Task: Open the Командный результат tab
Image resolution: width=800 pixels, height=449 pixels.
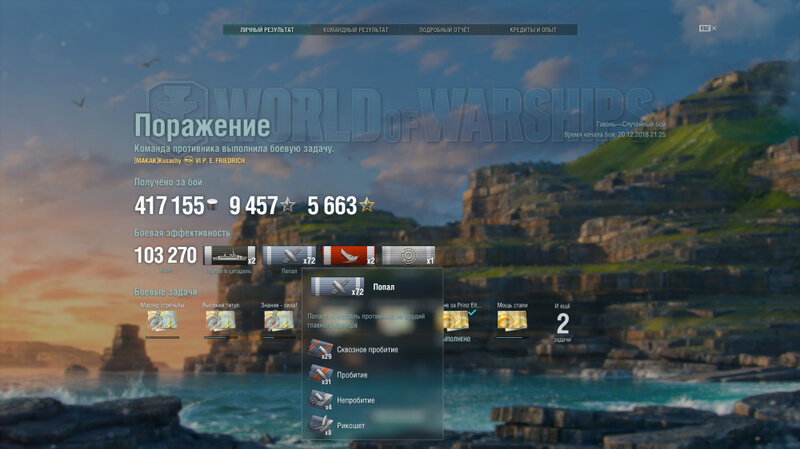Action: click(x=356, y=30)
